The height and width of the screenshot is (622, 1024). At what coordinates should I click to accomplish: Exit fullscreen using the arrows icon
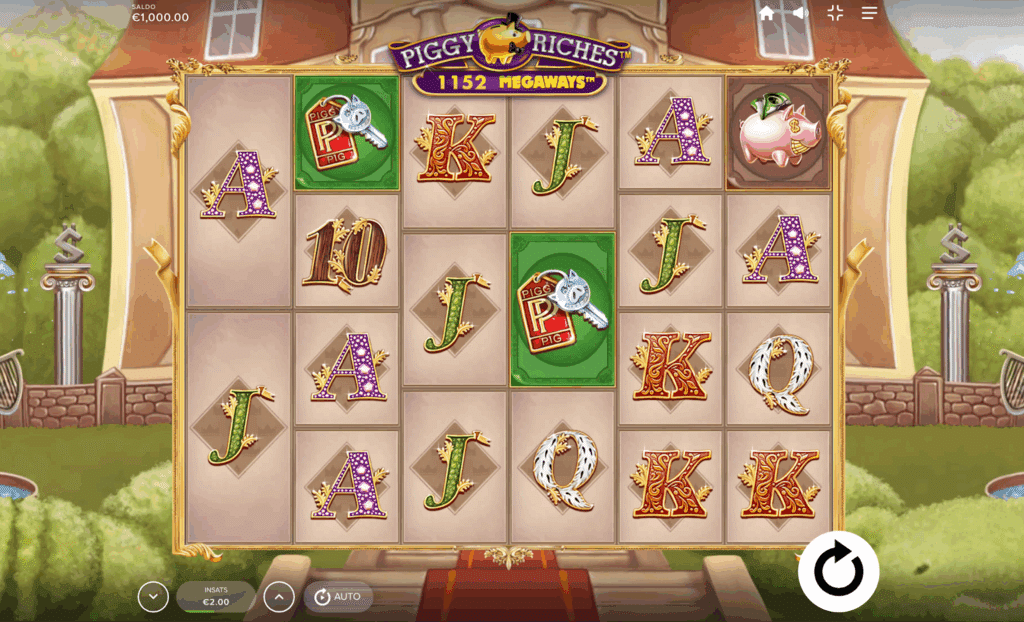(835, 13)
